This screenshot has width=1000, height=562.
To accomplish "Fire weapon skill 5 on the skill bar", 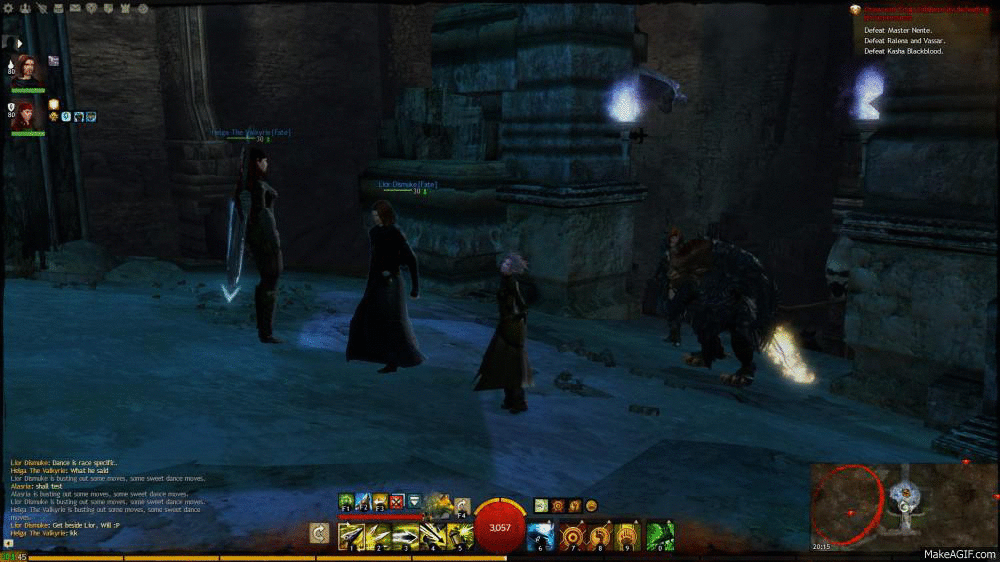I will tap(459, 536).
